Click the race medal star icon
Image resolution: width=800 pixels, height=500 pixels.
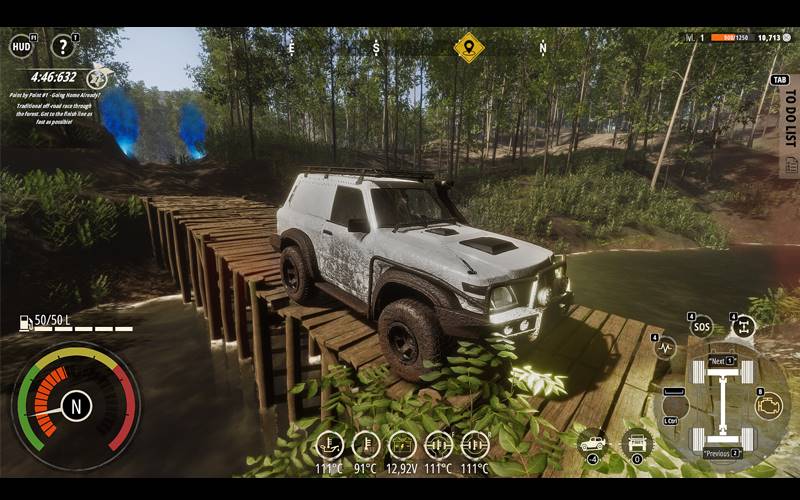(x=97, y=78)
